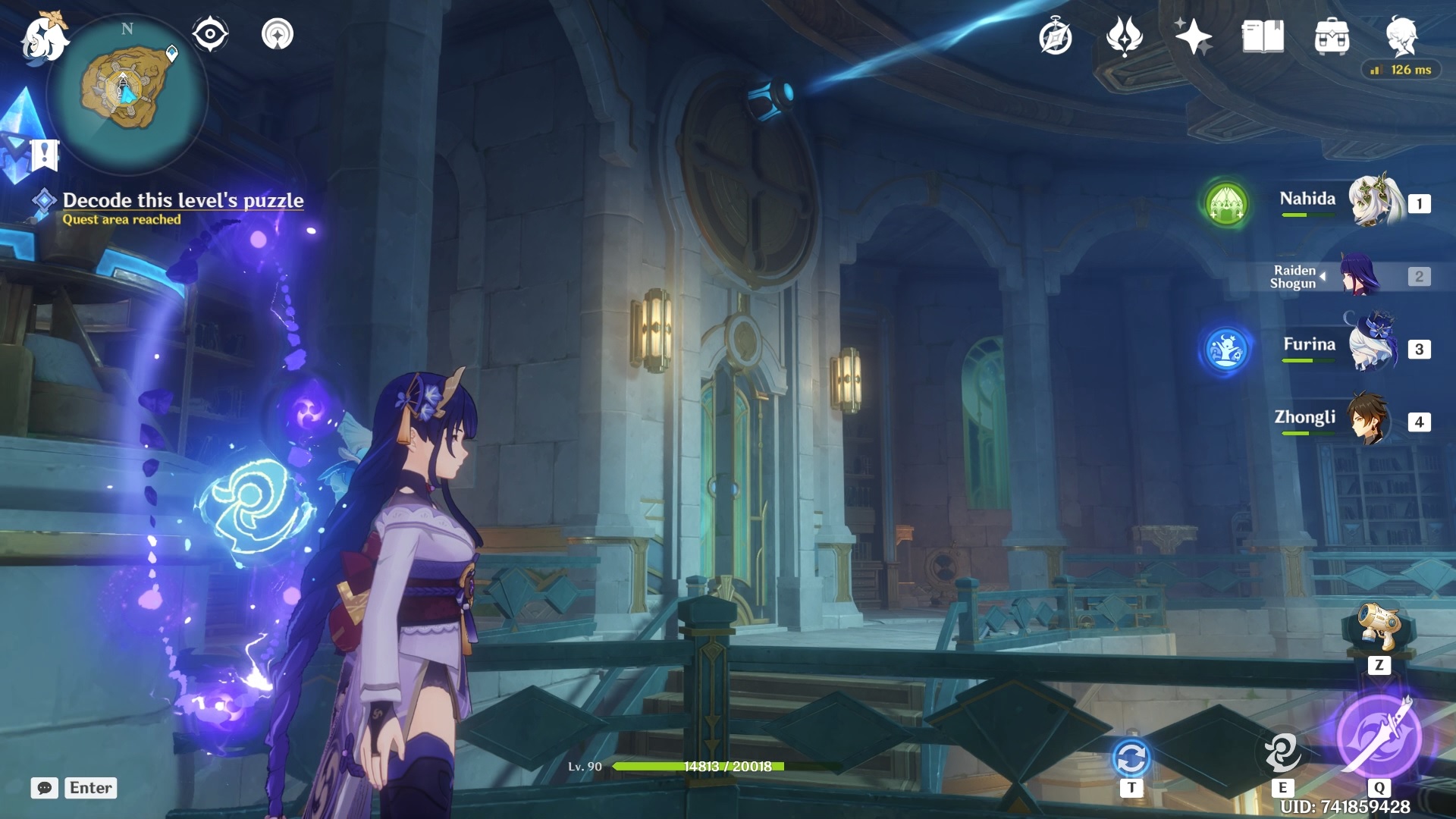Viewport: 1456px width, 819px height.
Task: Cast the Elemental Skill swirl icon
Action: 1282,752
